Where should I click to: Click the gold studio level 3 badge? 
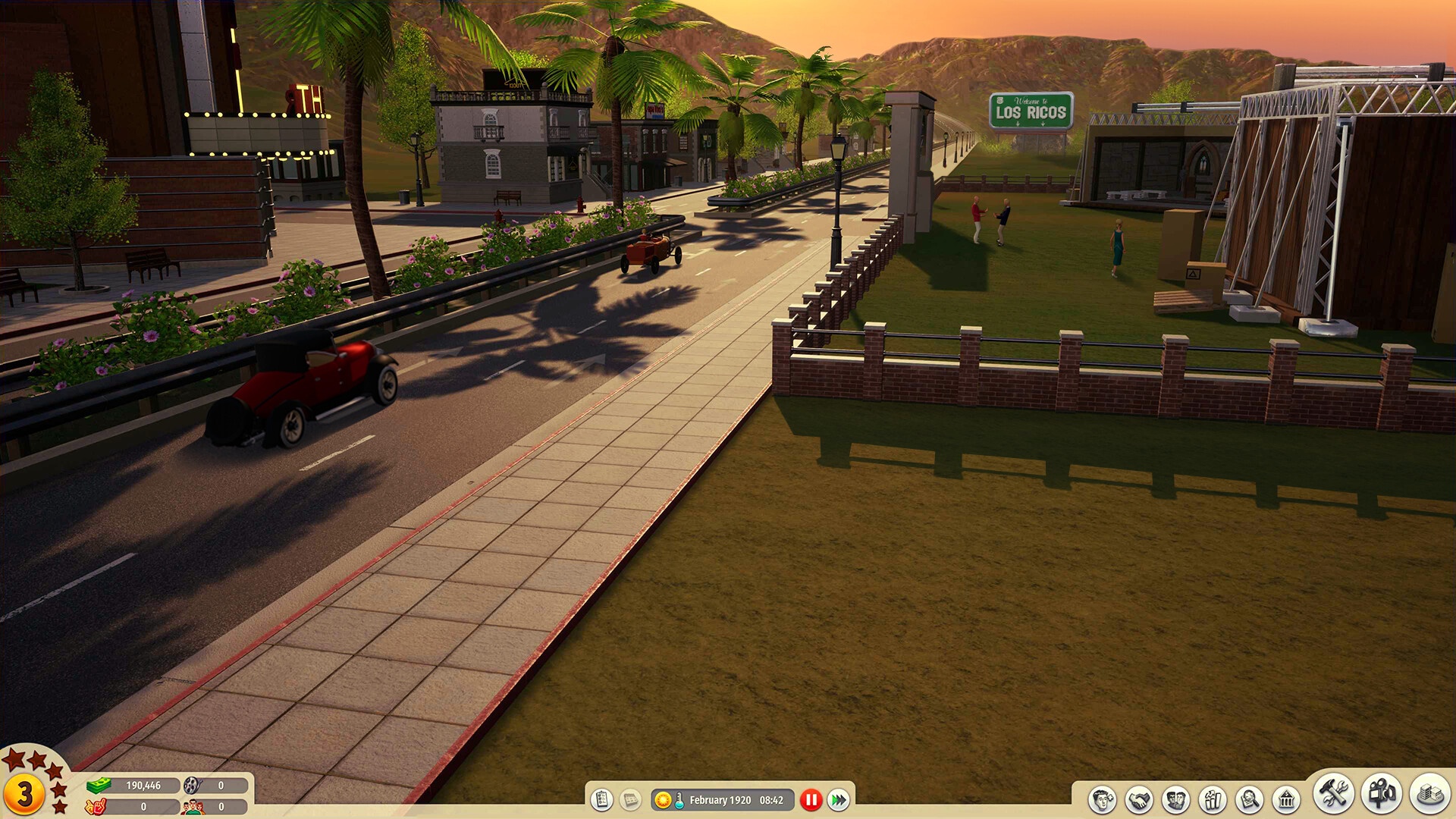[25, 794]
